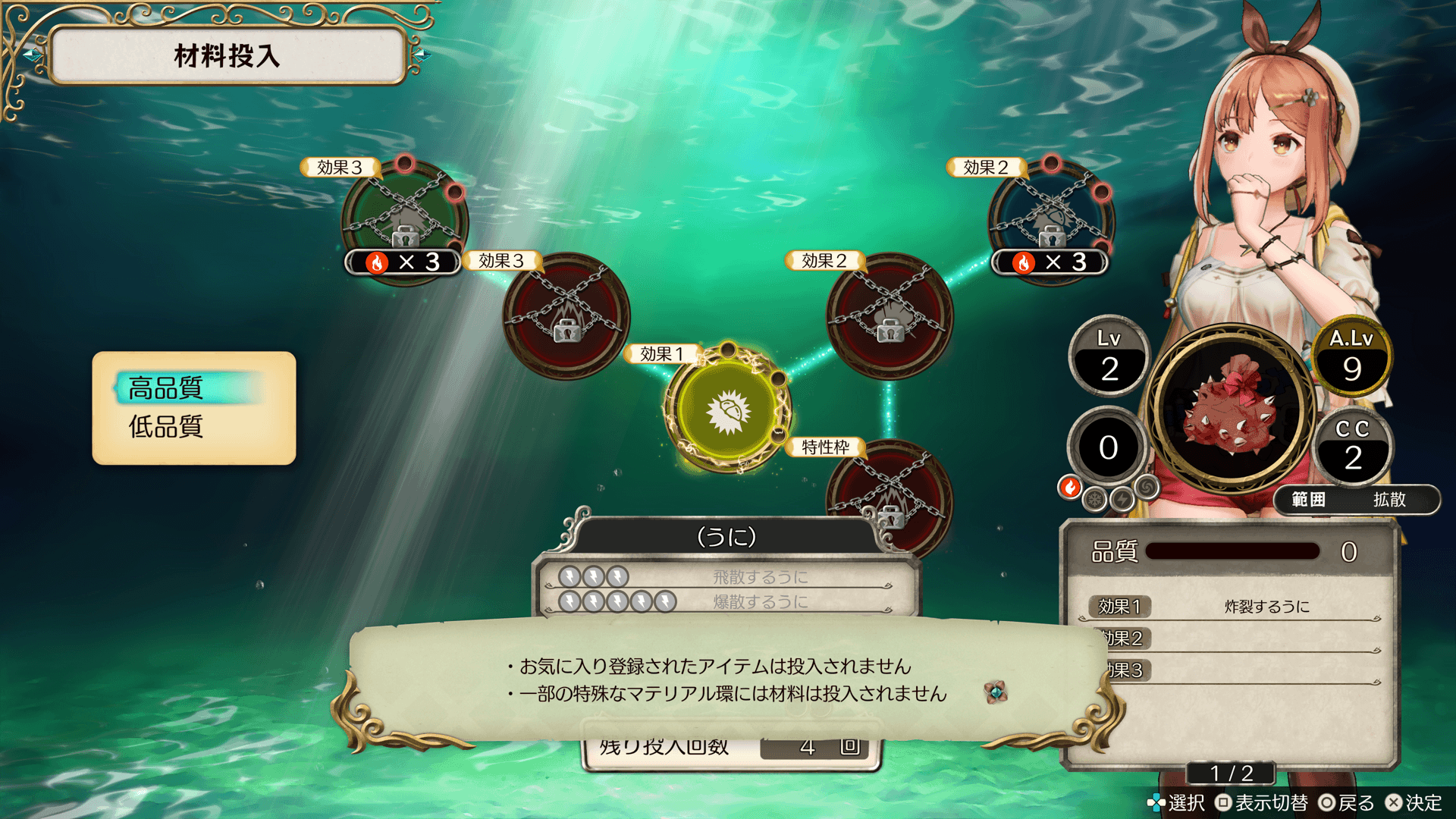Click the 爆散するうに effect tier row
Viewport: 1456px width, 819px height.
[726, 601]
